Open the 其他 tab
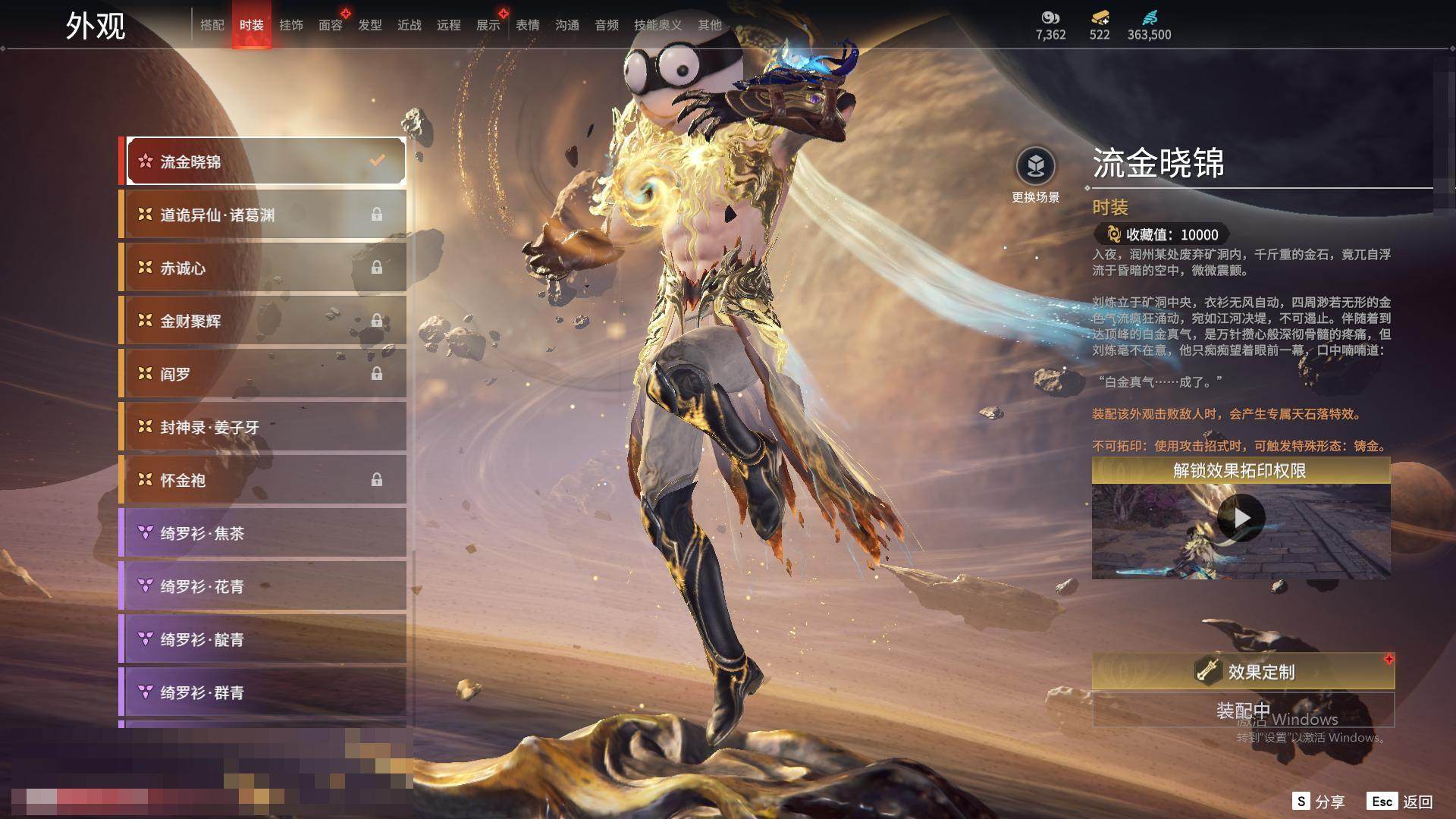1456x819 pixels. pos(709,25)
